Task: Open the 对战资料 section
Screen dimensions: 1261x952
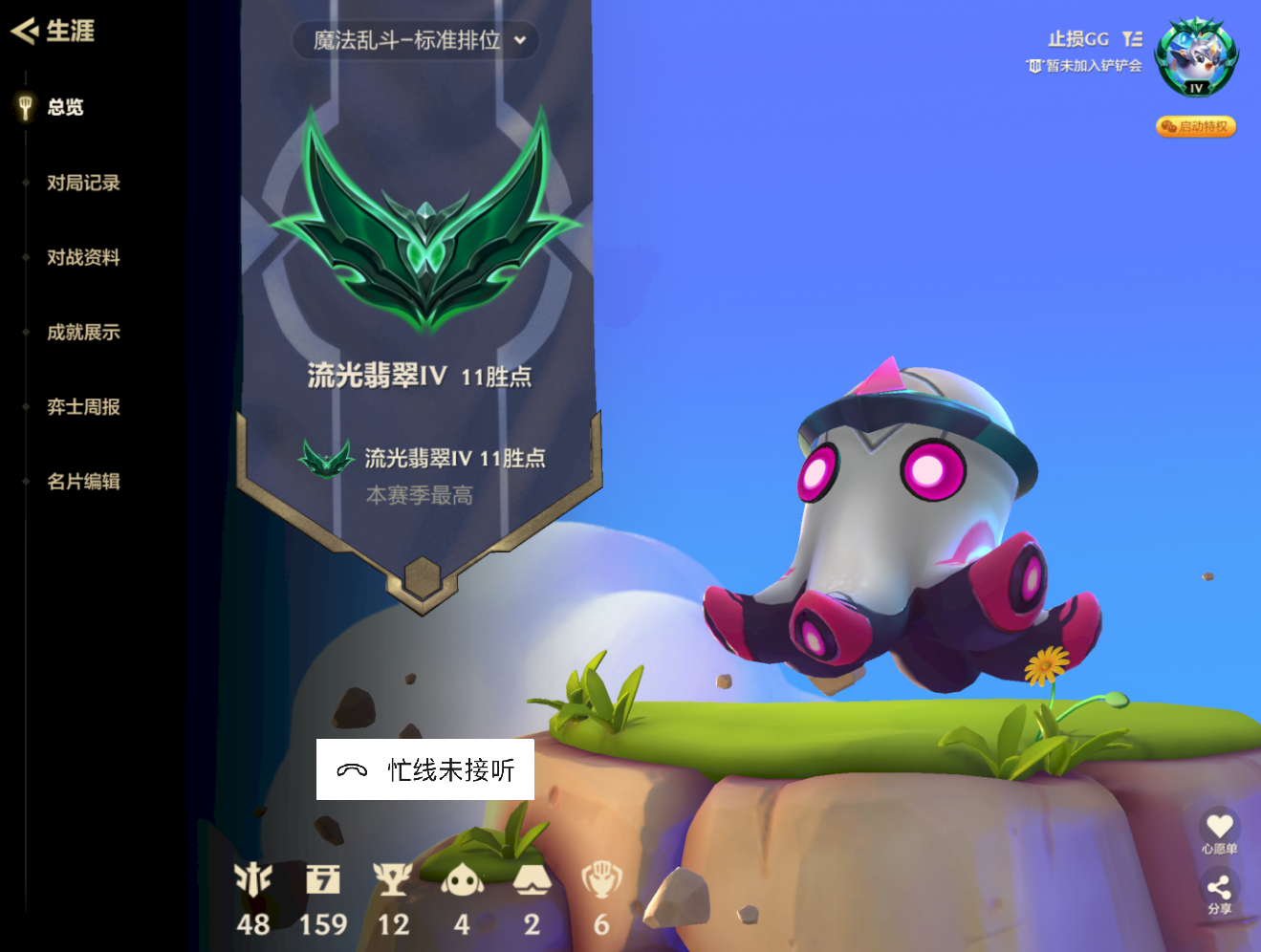Action: pyautogui.click(x=81, y=257)
